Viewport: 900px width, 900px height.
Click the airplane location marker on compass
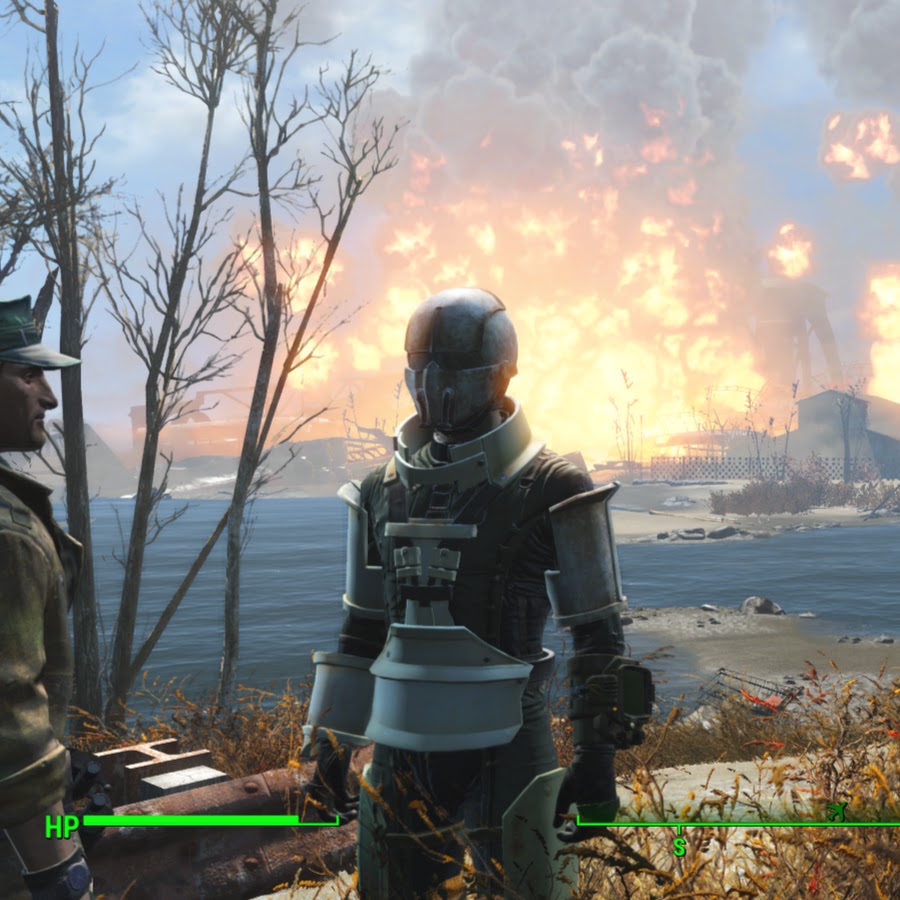[837, 812]
